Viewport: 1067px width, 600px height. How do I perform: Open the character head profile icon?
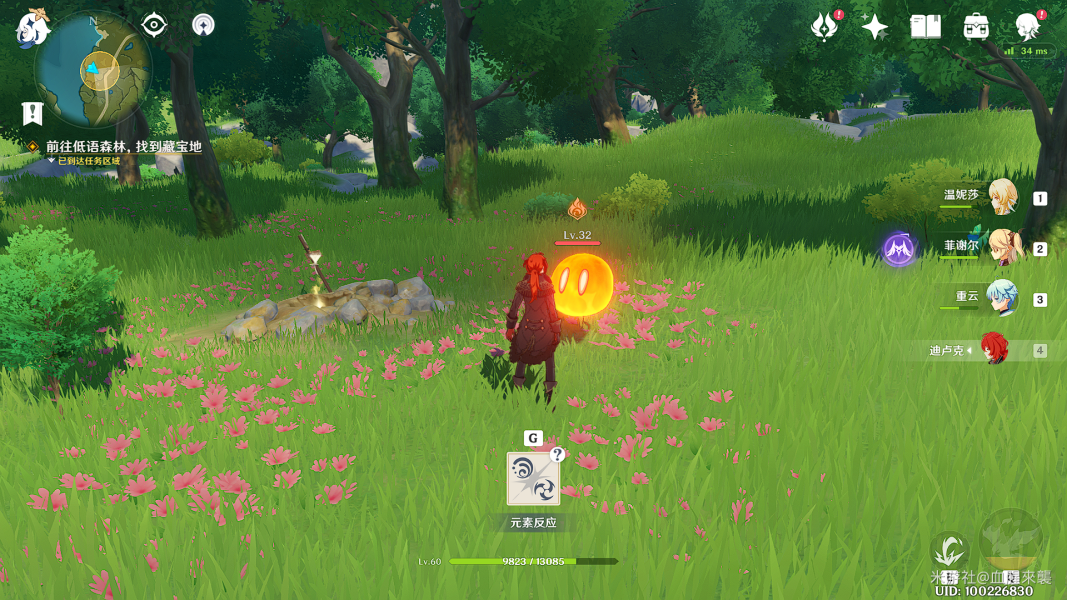(1027, 26)
